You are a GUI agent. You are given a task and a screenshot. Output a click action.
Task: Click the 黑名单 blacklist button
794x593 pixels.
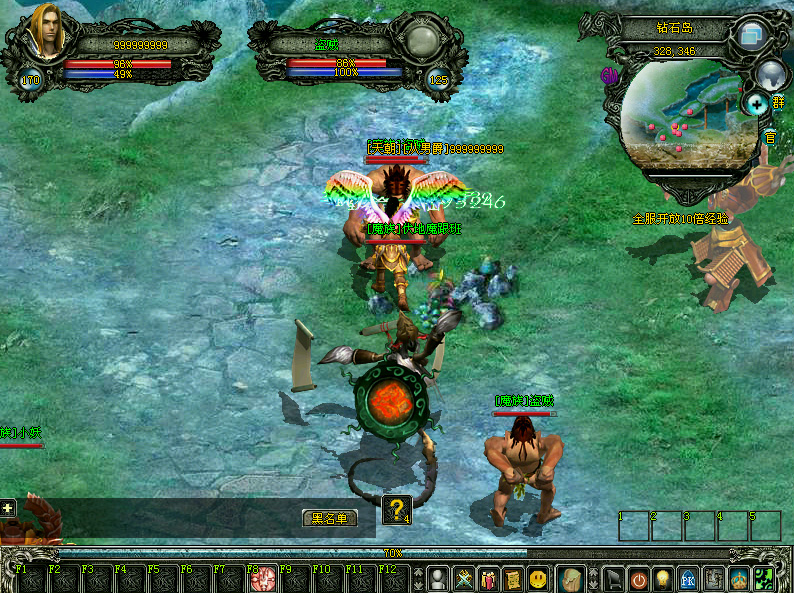point(330,518)
